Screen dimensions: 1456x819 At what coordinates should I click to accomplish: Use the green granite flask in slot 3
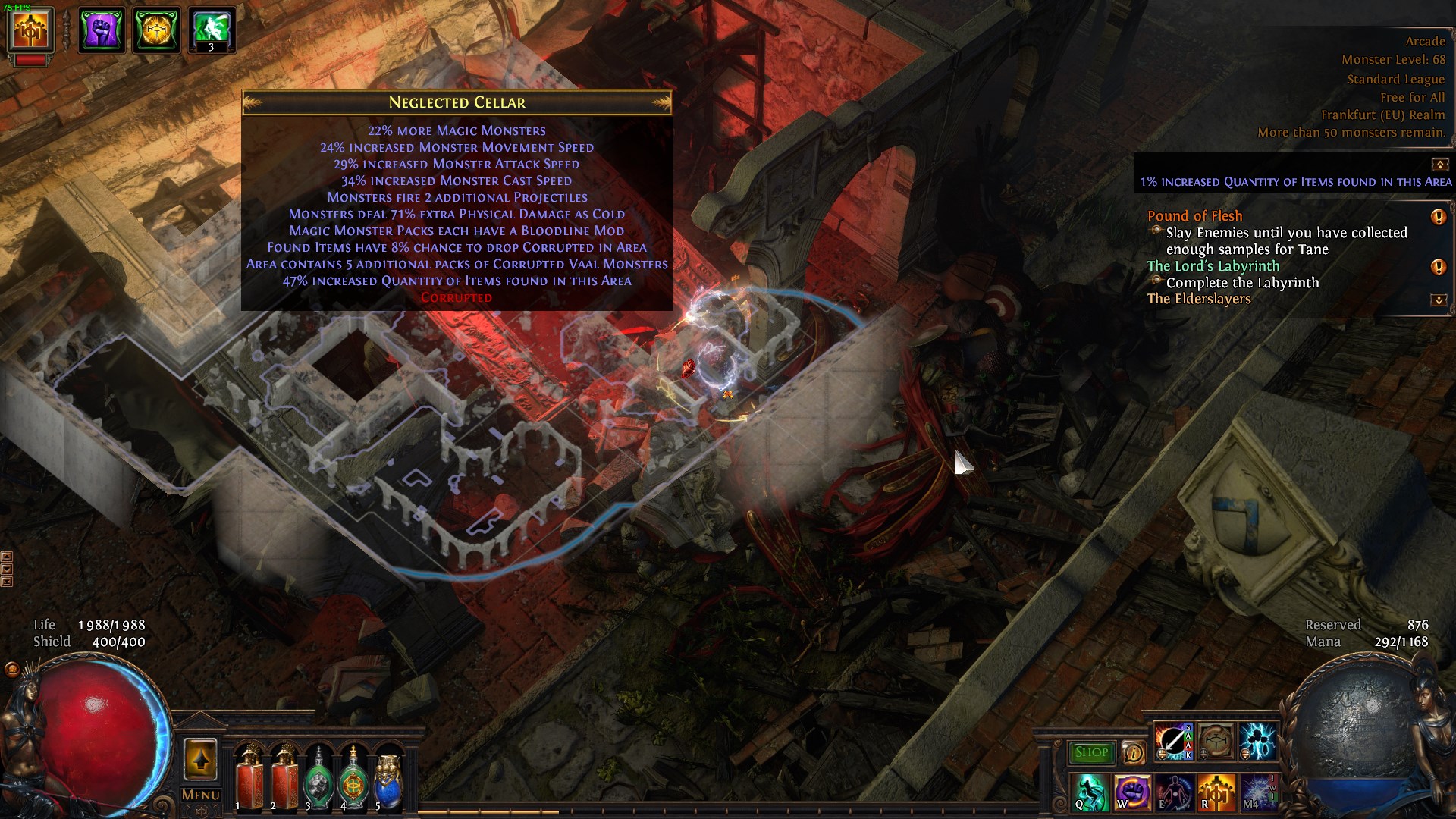point(318,778)
